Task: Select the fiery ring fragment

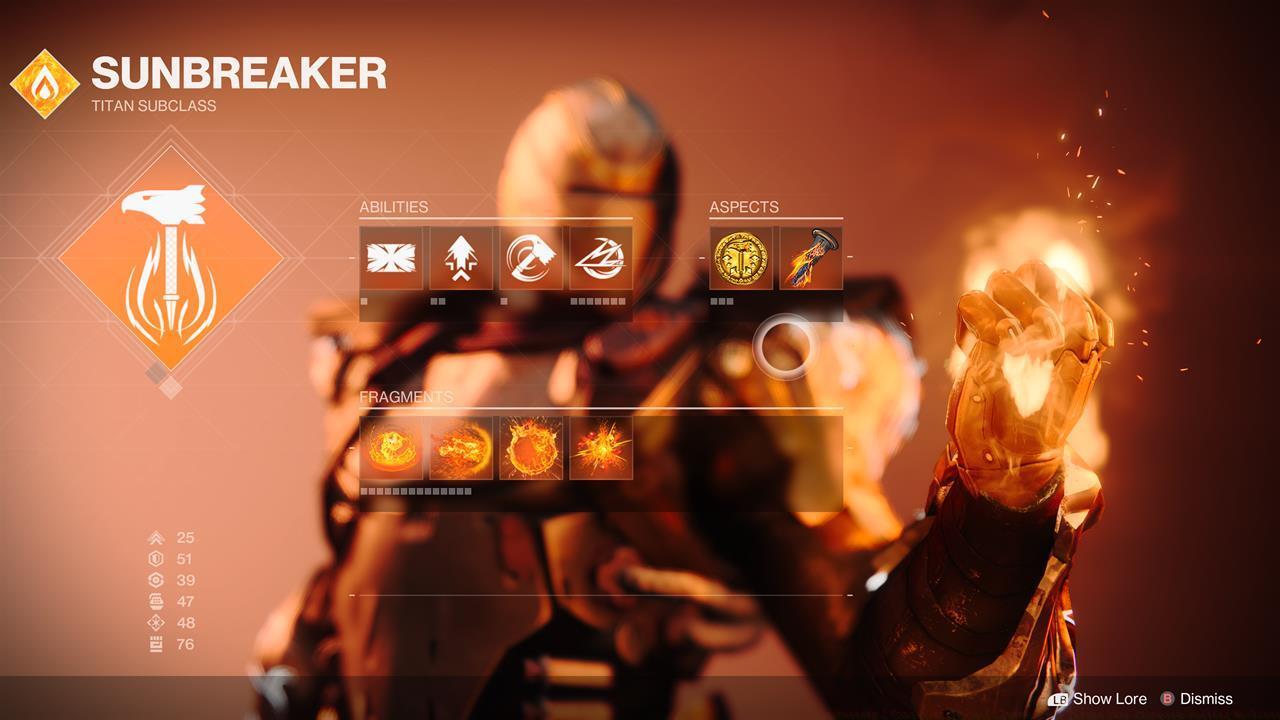Action: 531,449
